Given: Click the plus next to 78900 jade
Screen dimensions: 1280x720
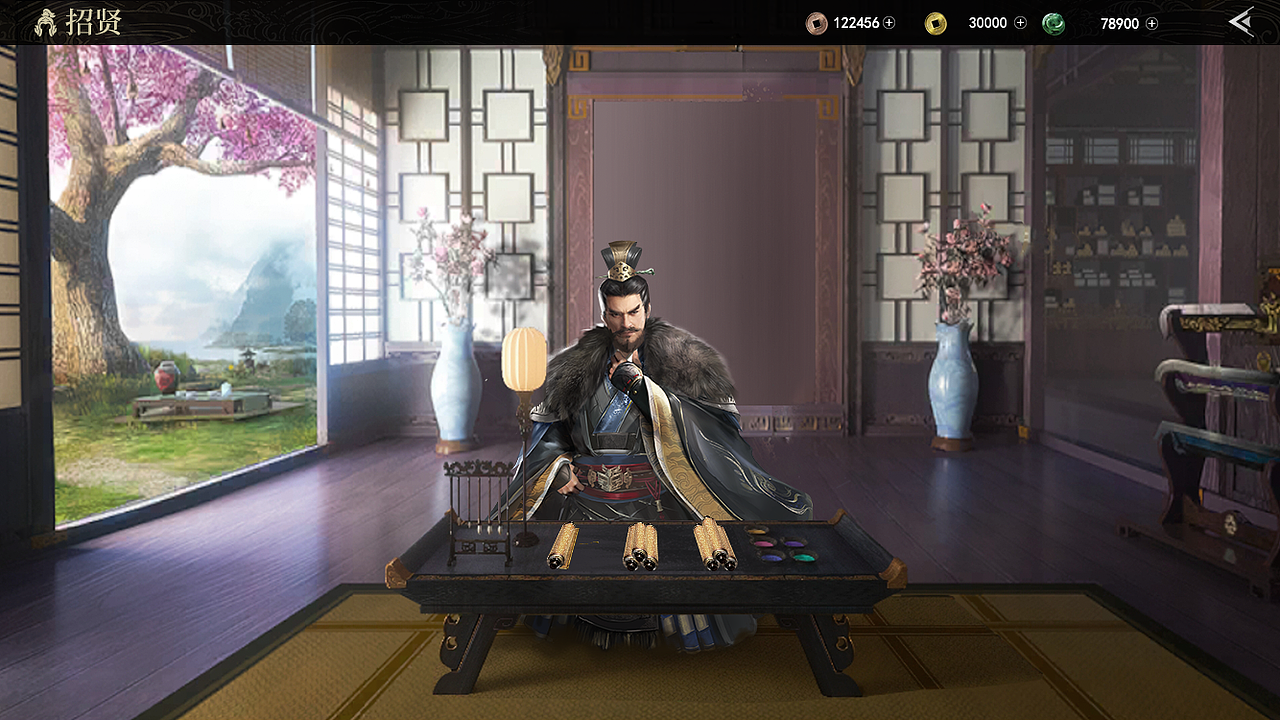Looking at the screenshot, I should [1152, 22].
